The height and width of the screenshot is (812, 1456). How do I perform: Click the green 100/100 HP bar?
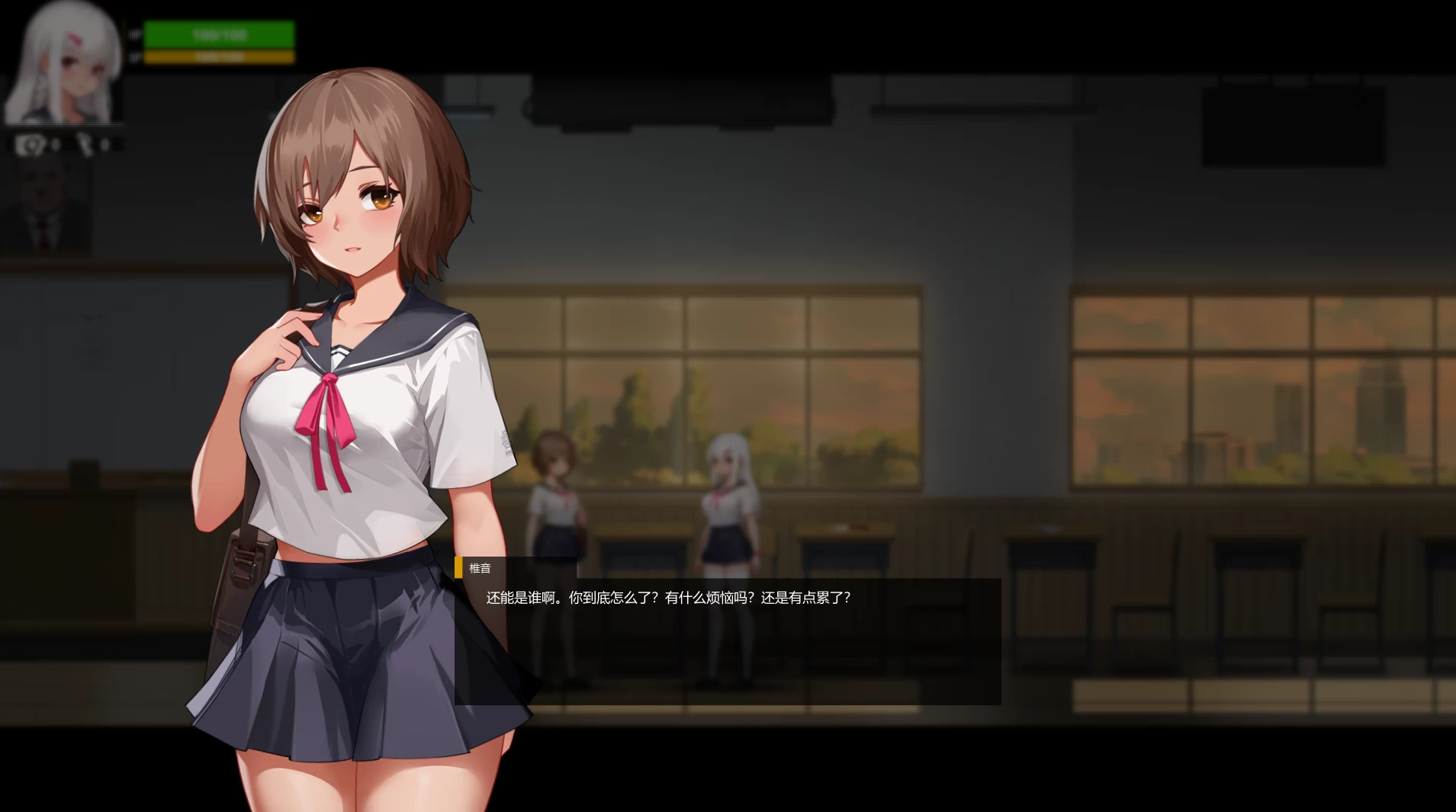coord(218,34)
